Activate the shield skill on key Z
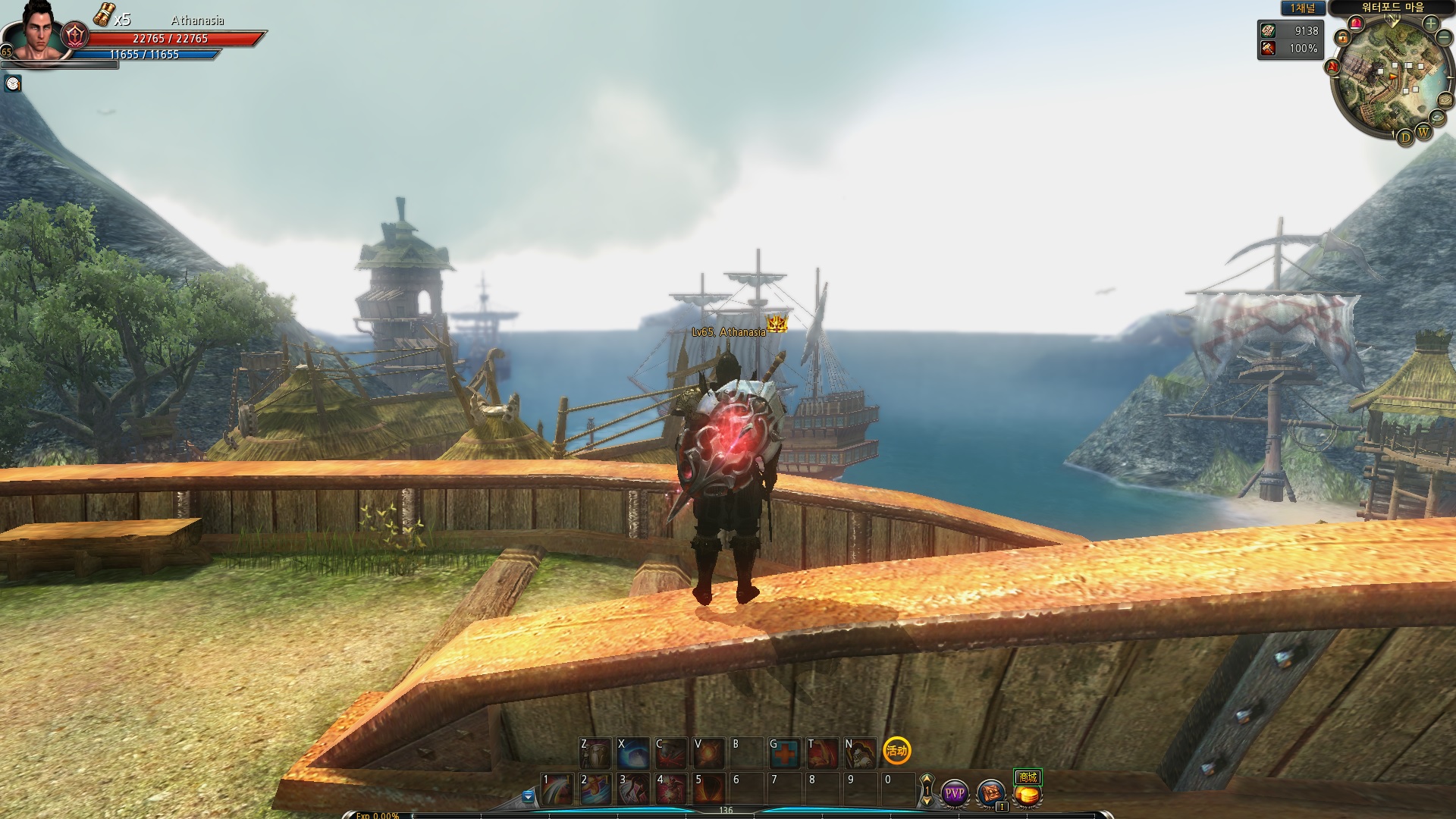Viewport: 1456px width, 819px height. click(x=595, y=752)
